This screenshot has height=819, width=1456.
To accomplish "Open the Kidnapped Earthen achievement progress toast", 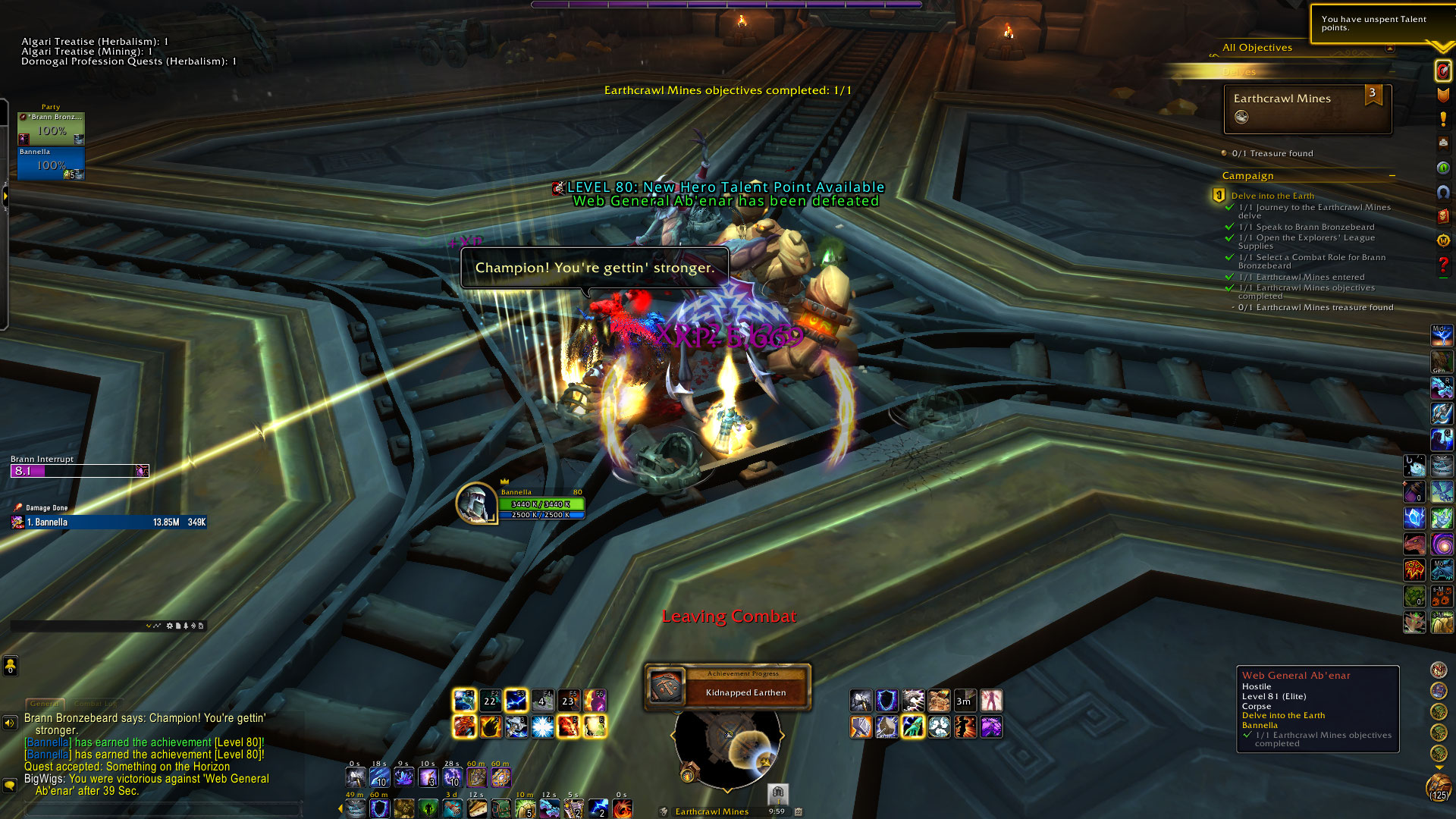I will coord(728,688).
